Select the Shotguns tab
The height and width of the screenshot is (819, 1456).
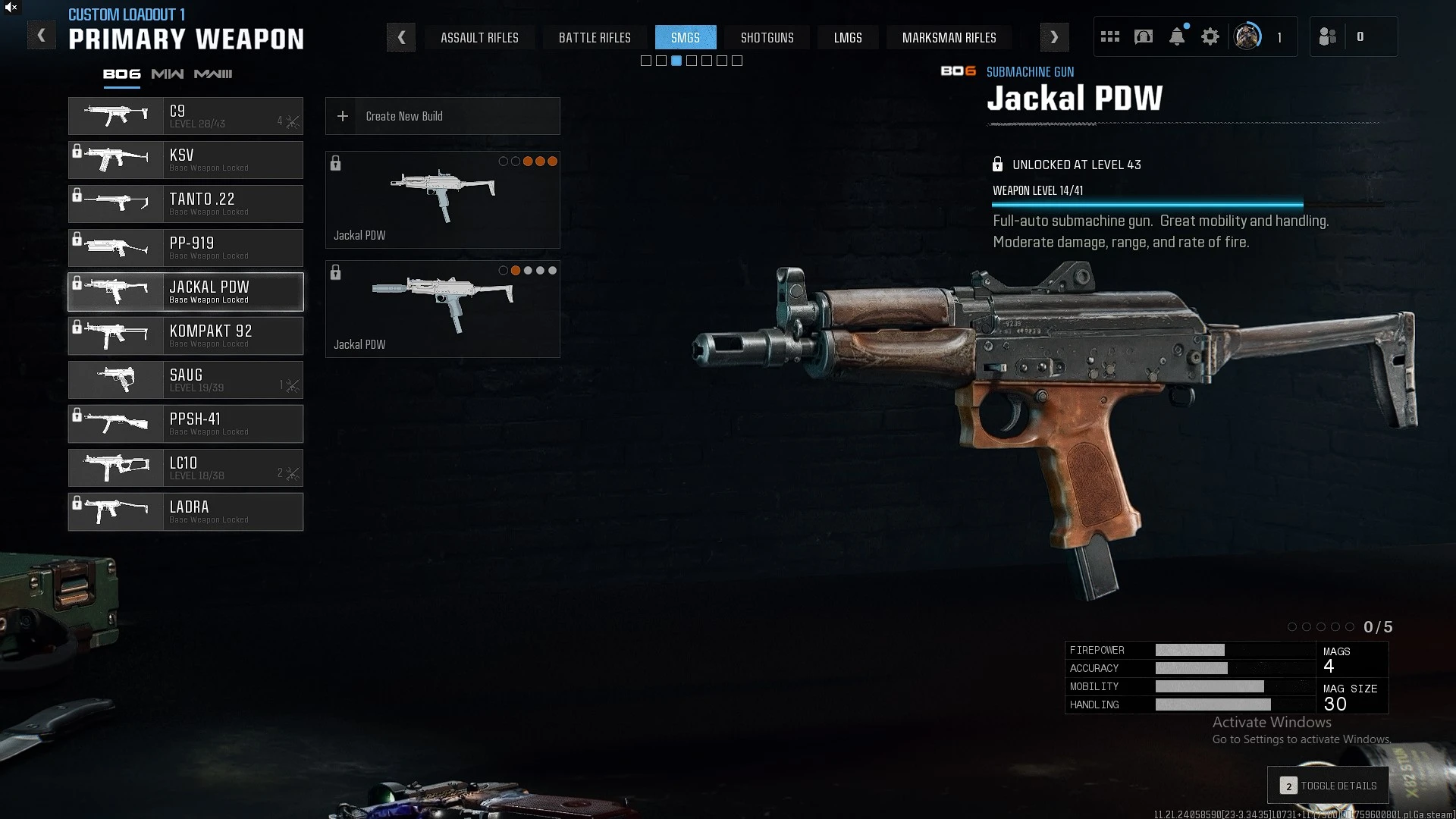(x=767, y=37)
